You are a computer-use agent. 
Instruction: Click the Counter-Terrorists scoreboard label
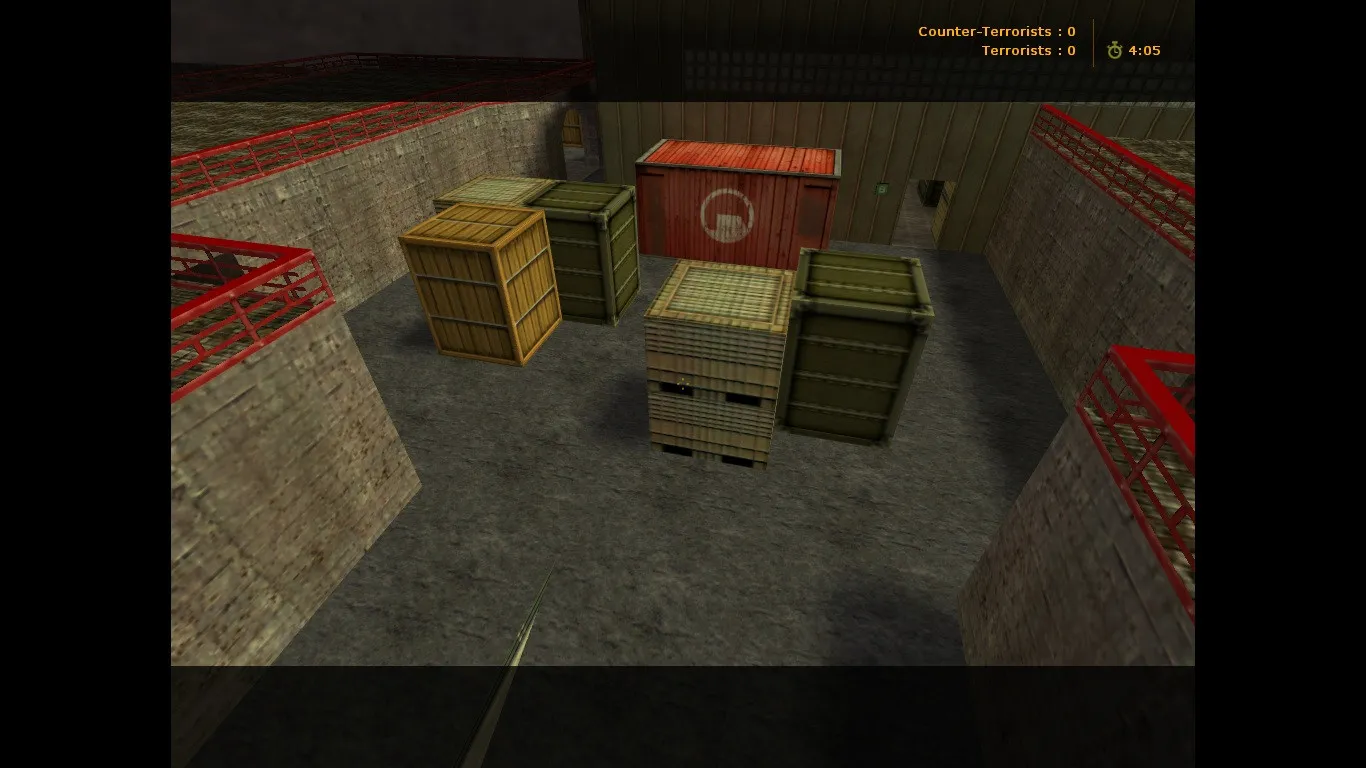(x=996, y=31)
